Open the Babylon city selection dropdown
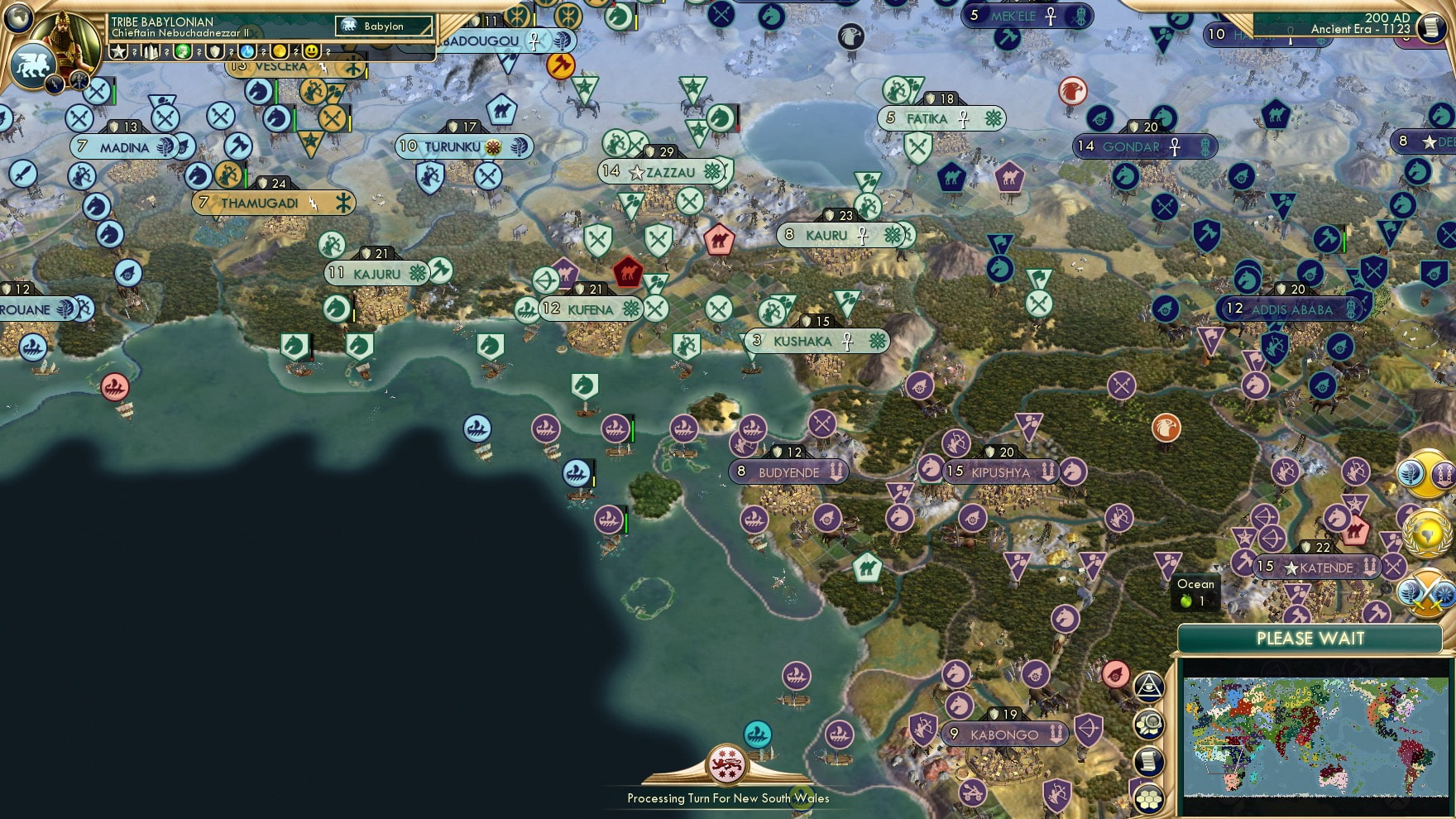The image size is (1456, 819). 385,26
